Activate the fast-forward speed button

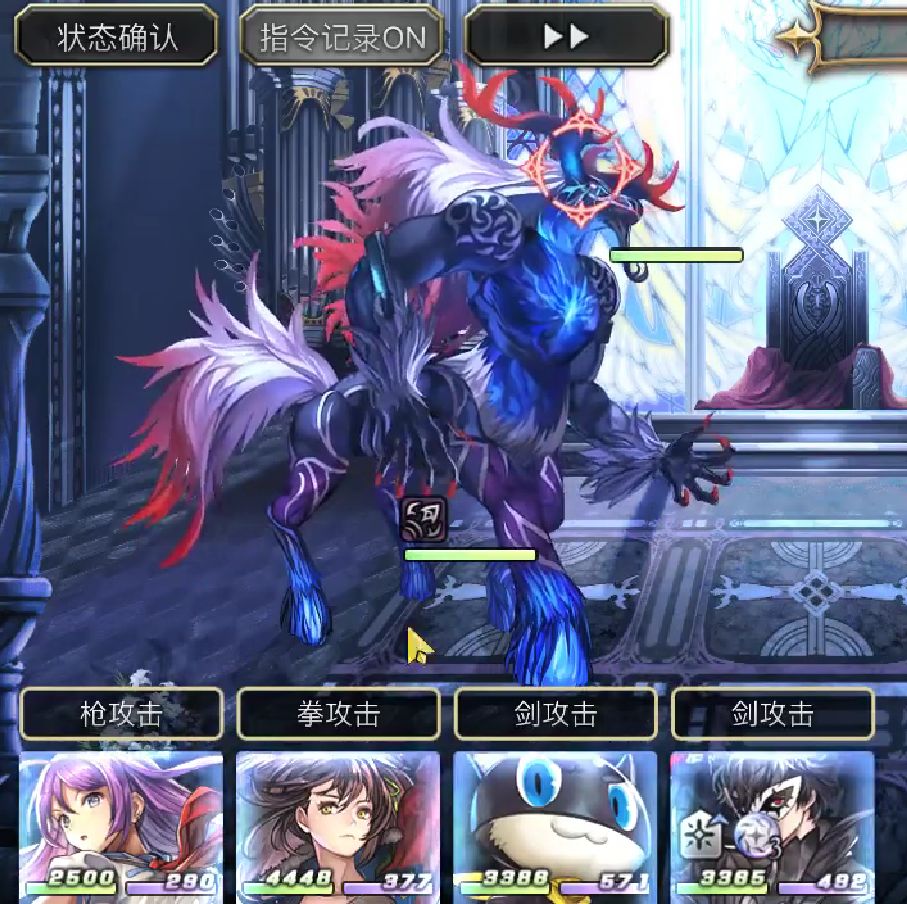pos(566,37)
